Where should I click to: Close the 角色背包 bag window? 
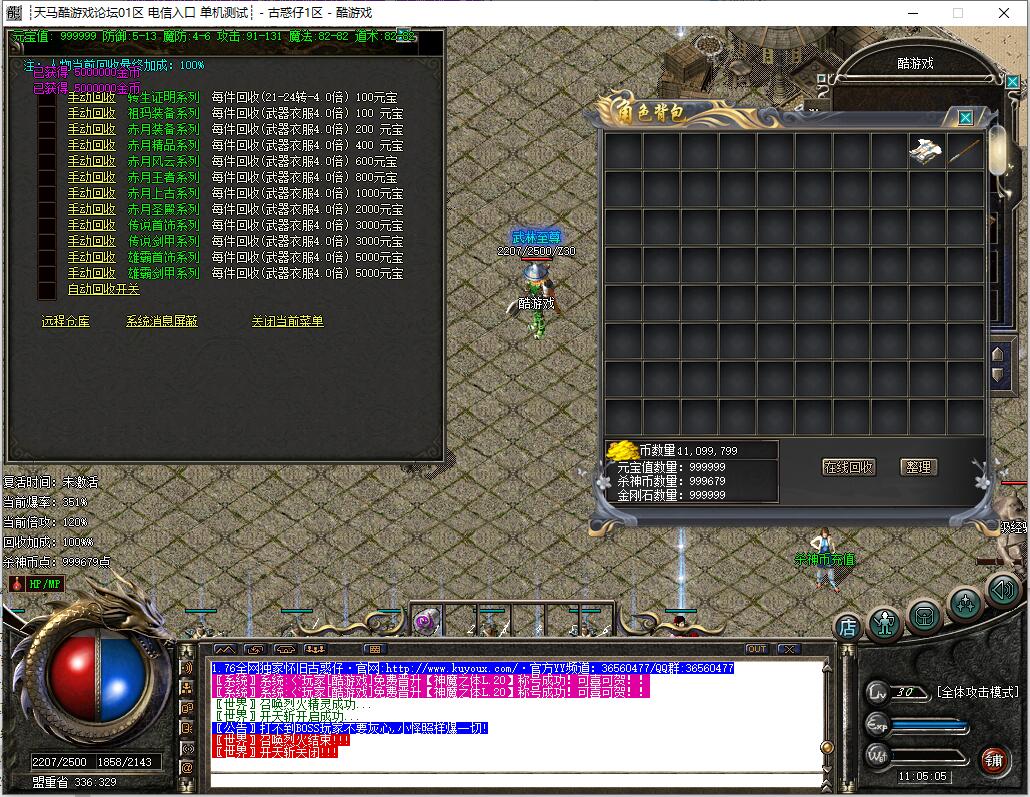965,117
